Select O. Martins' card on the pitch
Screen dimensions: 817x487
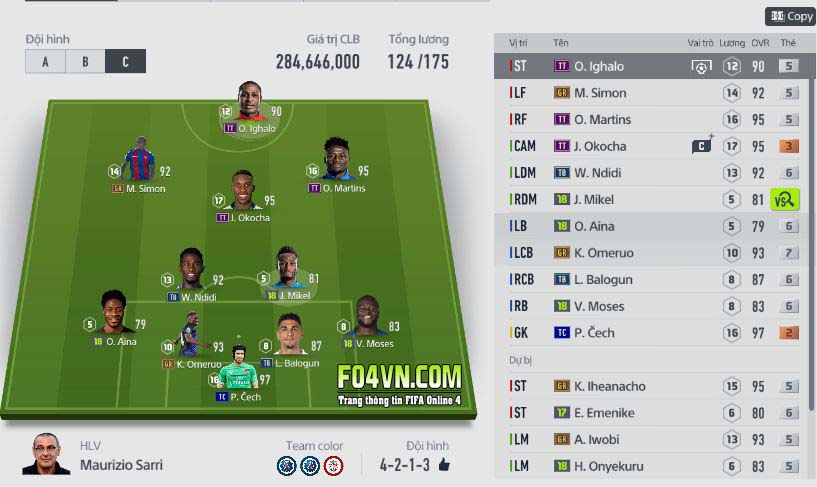click(338, 165)
